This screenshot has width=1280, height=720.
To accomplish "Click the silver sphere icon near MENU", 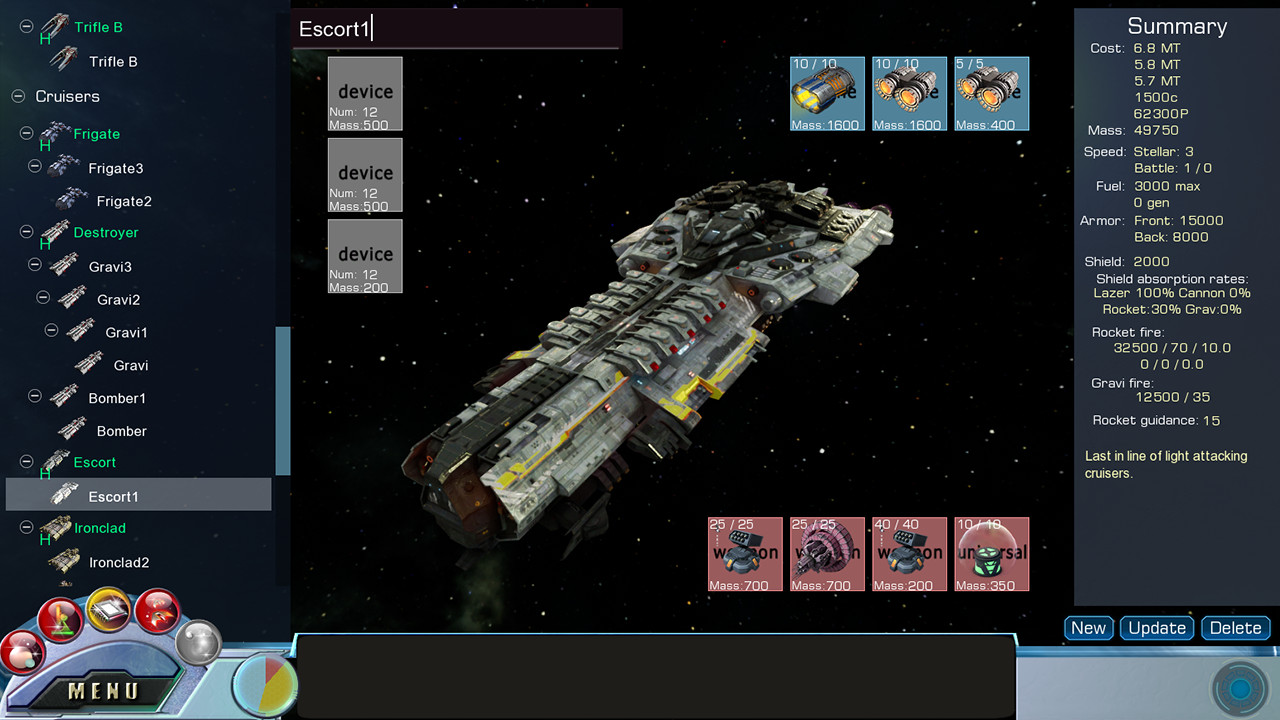I will pos(198,645).
